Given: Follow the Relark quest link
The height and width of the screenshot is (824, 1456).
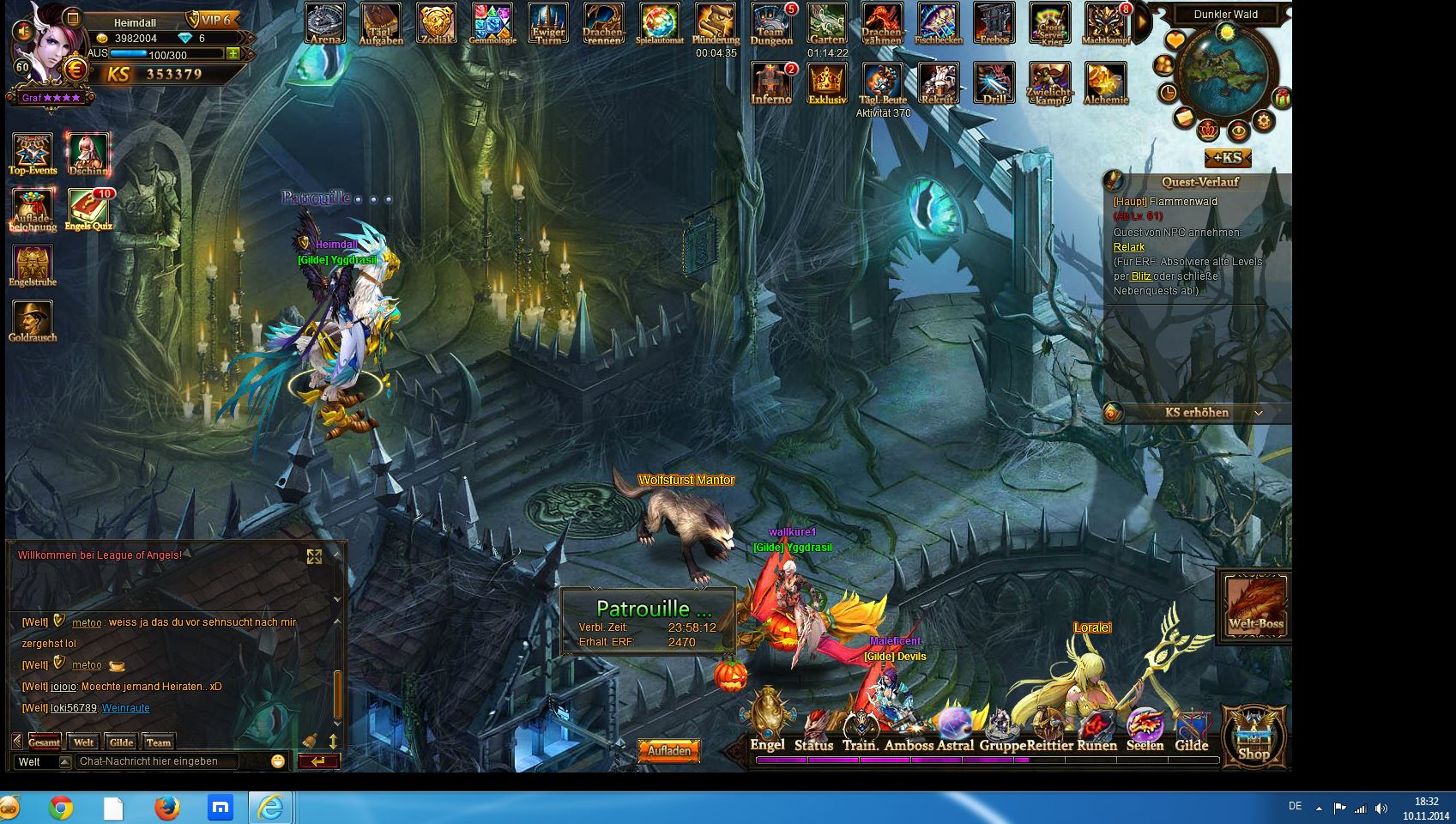Looking at the screenshot, I should [1129, 247].
